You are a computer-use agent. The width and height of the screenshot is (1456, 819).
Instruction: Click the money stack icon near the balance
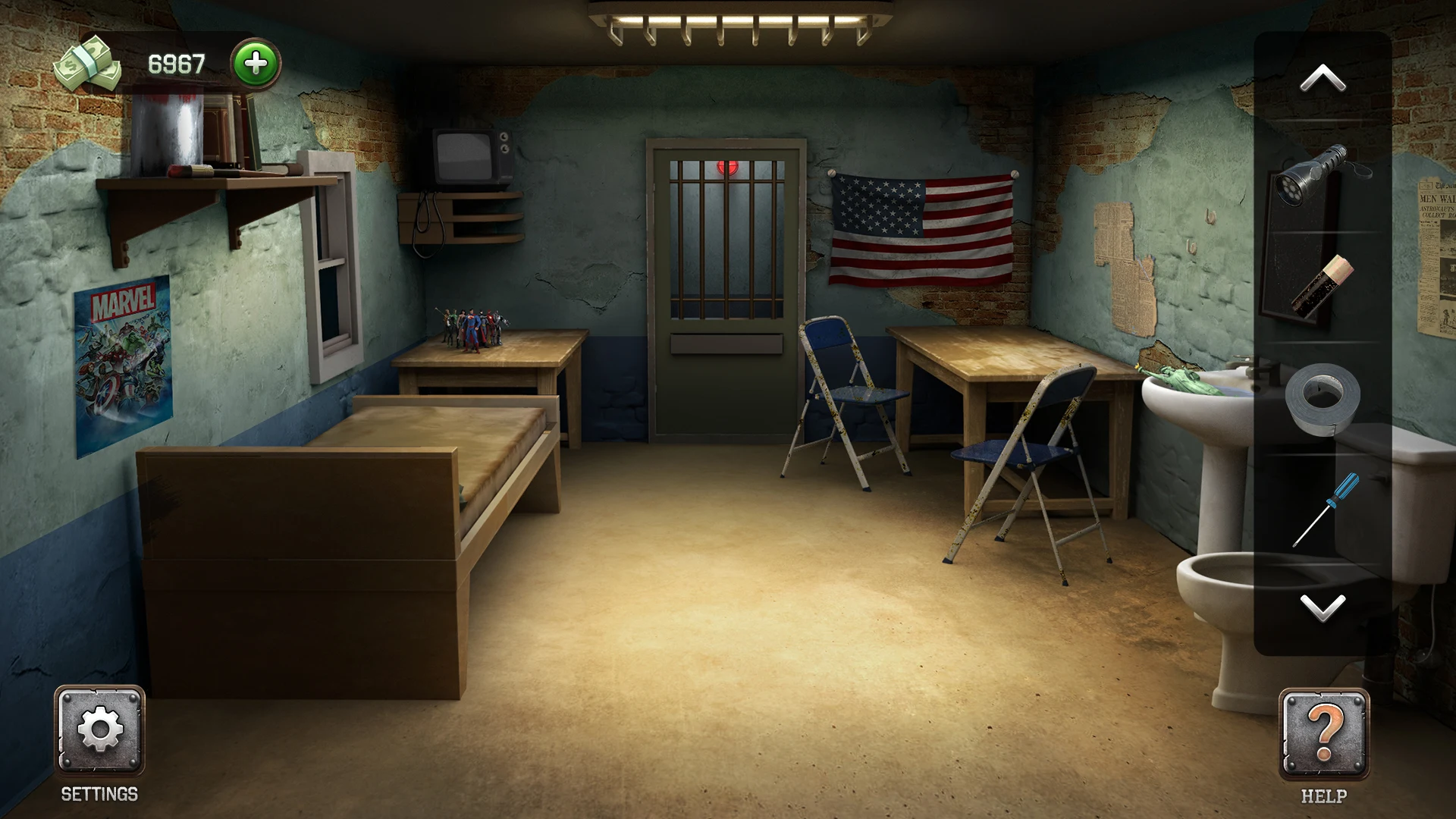click(87, 61)
